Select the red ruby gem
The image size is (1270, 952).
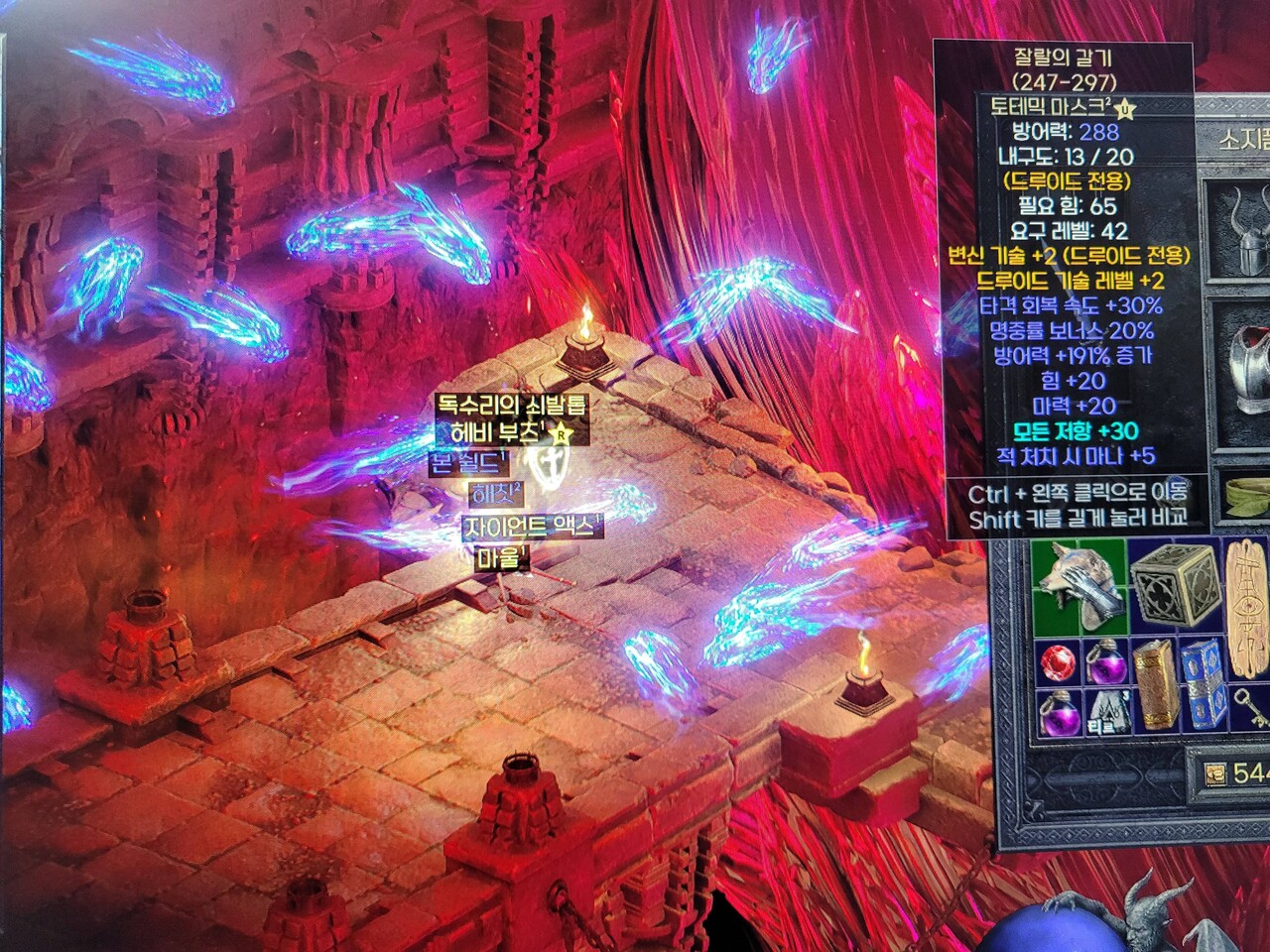pos(1058,661)
